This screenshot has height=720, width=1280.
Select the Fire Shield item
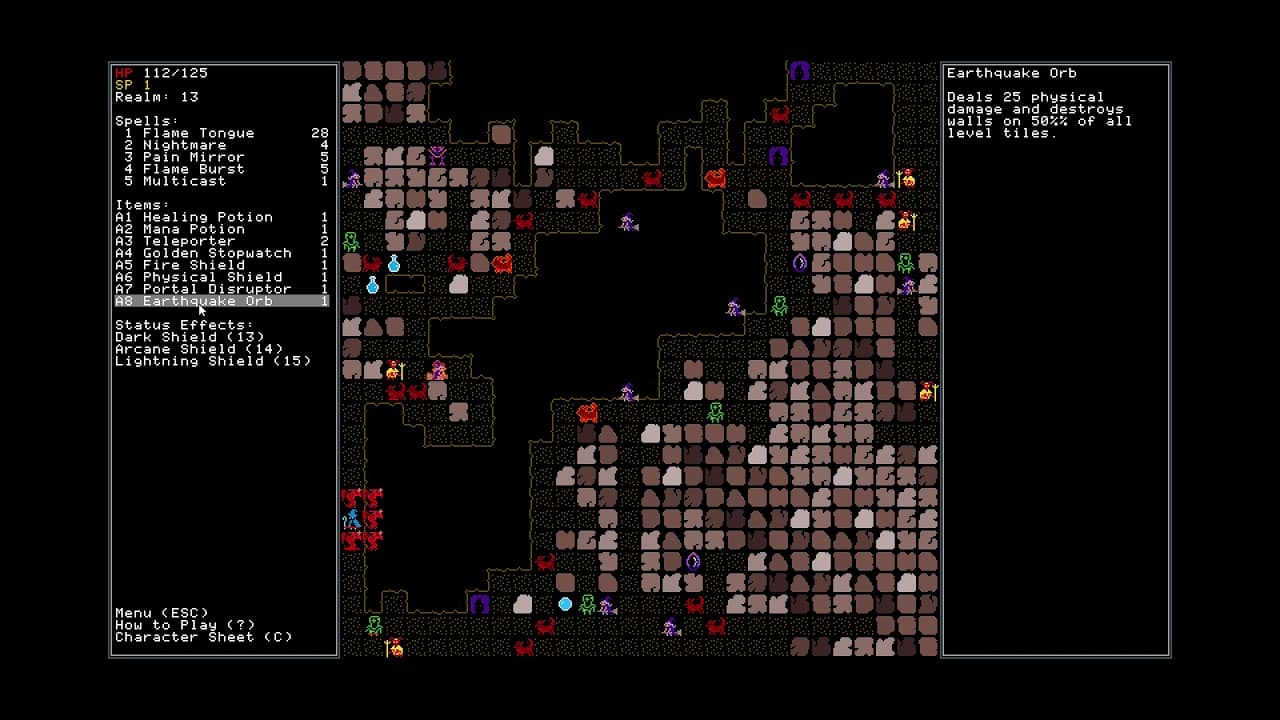point(193,265)
